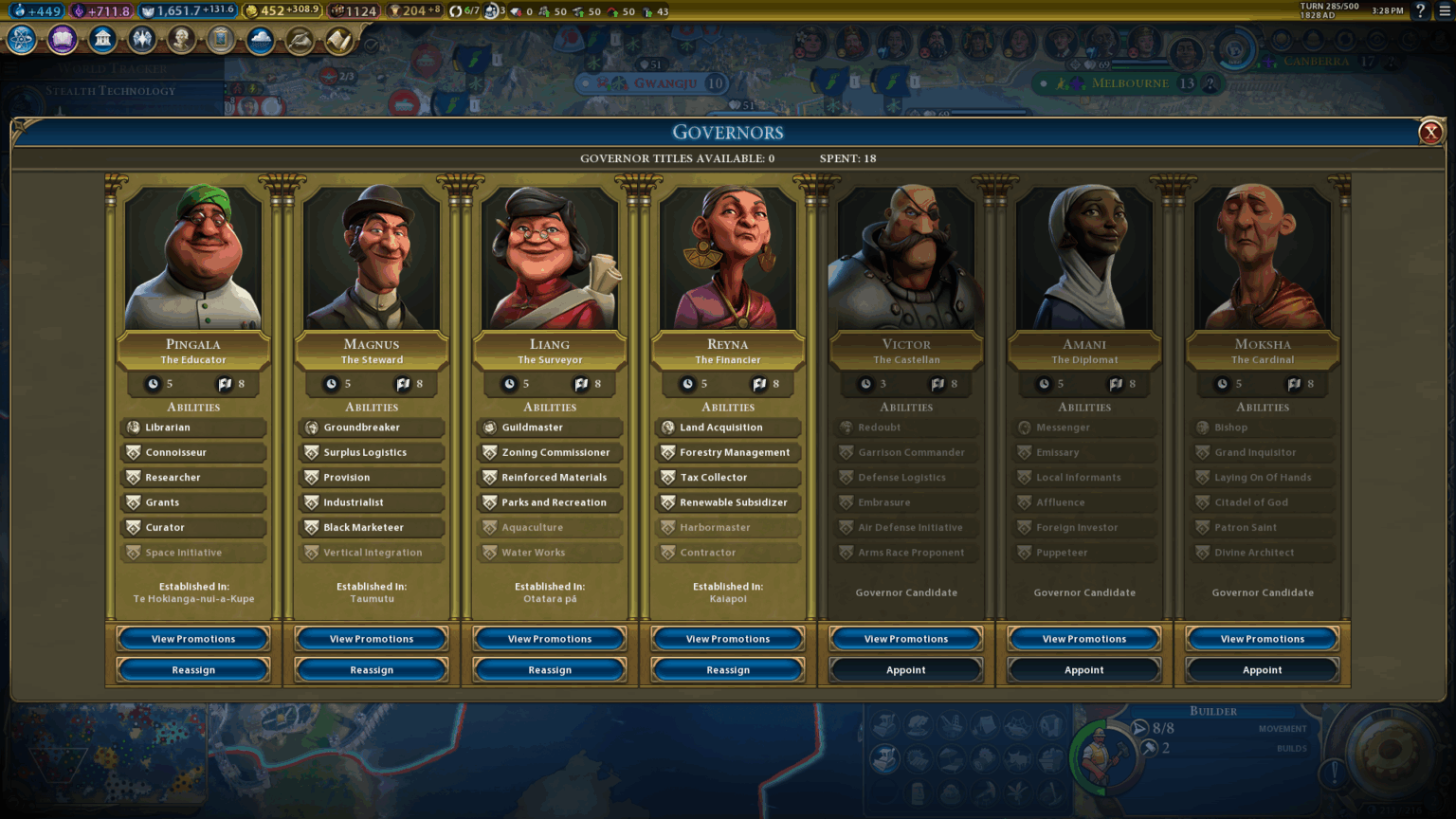
Task: Select Reyna's Land Acquisition ability
Action: coord(728,428)
